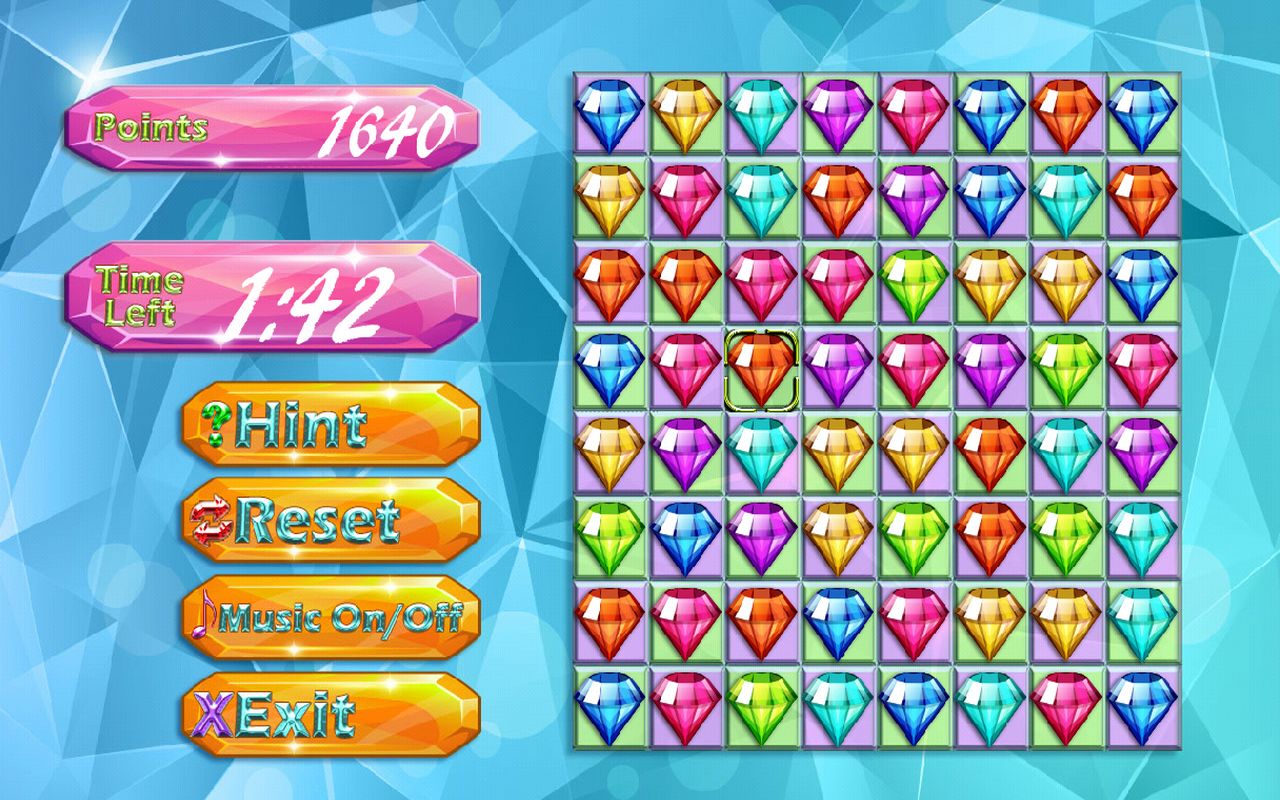Select a purple gem next to the highlighted gem
This screenshot has width=1280, height=800.
[838, 372]
